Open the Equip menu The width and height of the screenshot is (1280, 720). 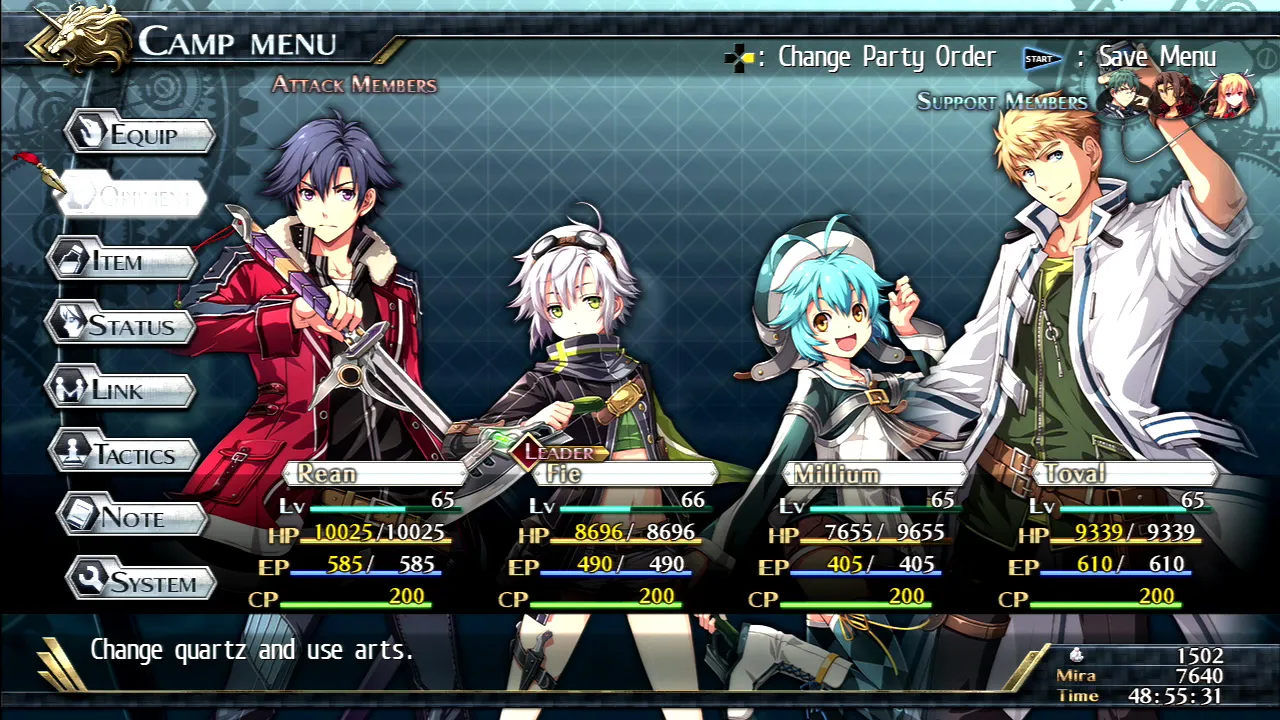click(141, 135)
